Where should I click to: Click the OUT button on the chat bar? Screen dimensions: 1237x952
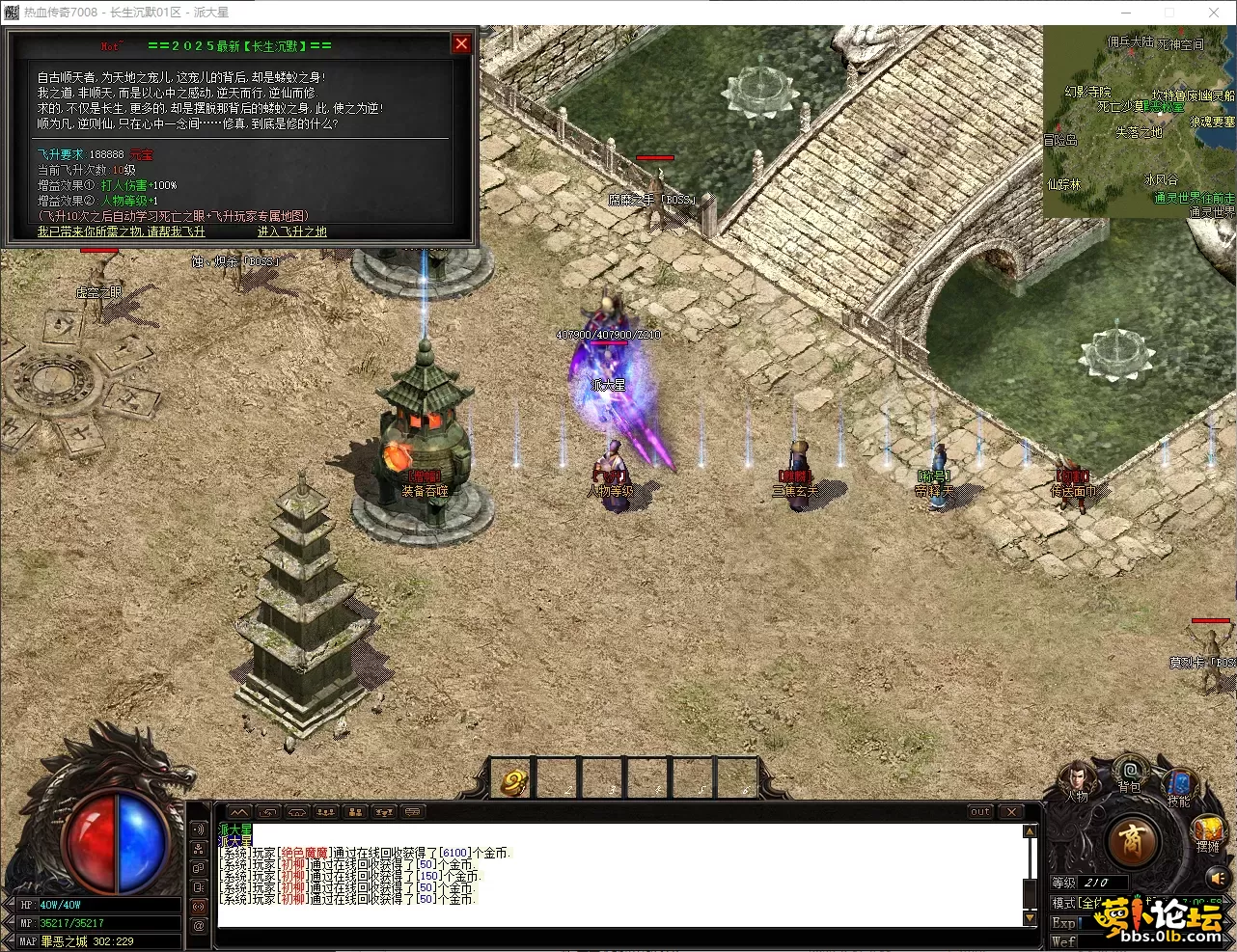point(980,812)
